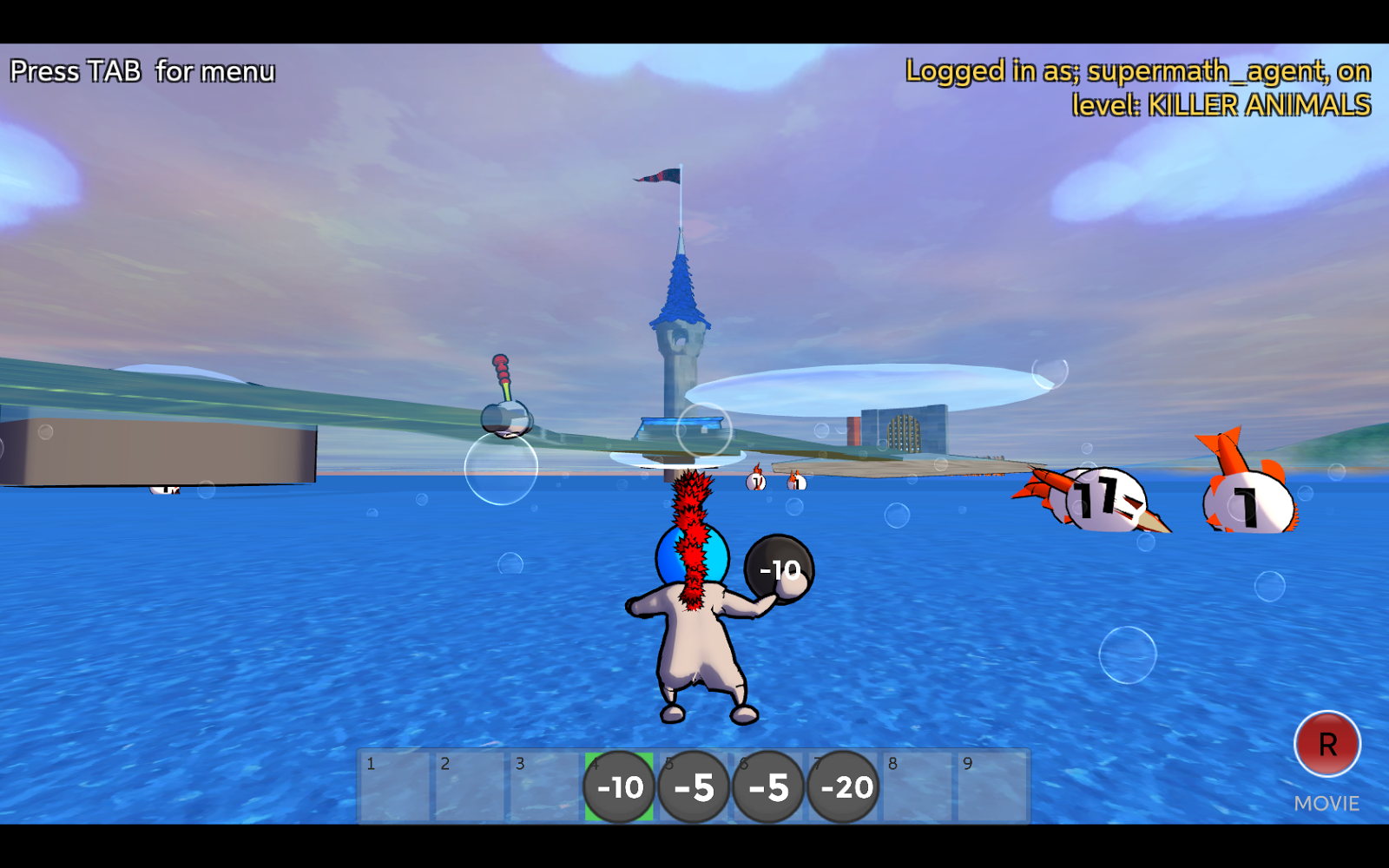Click the Press TAB for menu banner
This screenshot has width=1389, height=868.
click(x=143, y=71)
